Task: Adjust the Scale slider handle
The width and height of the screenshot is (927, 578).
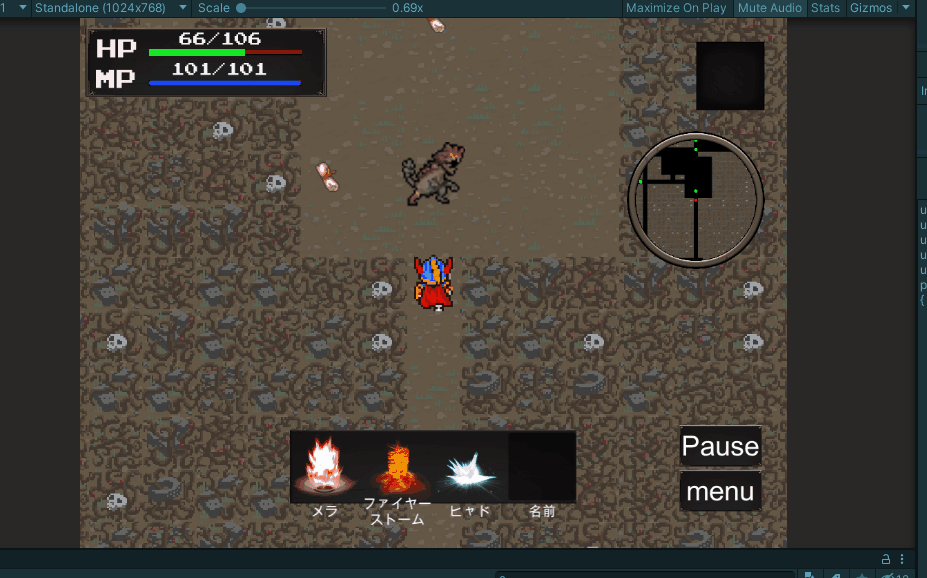Action: click(x=241, y=8)
